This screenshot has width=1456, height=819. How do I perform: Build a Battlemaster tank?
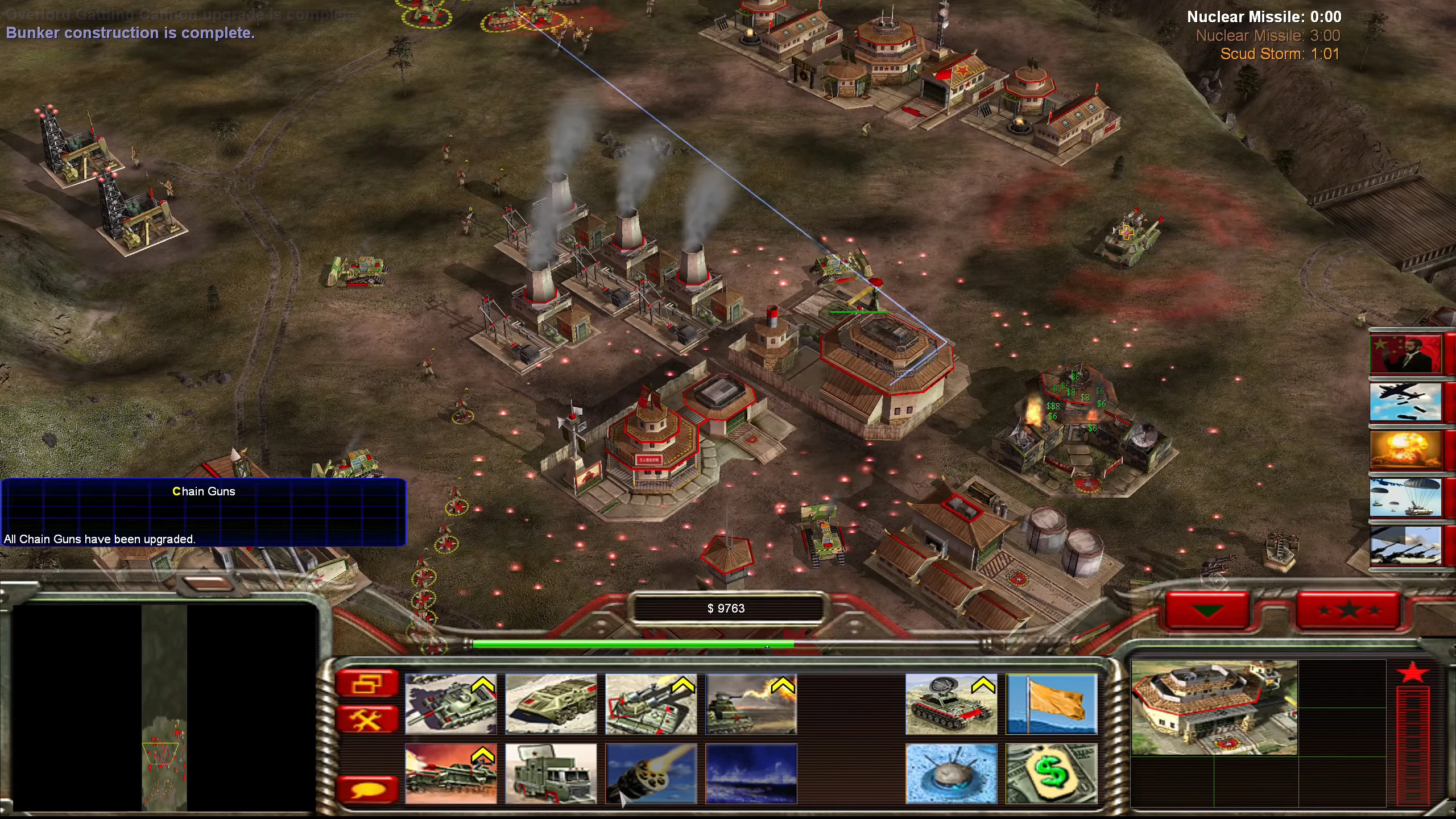click(x=452, y=703)
